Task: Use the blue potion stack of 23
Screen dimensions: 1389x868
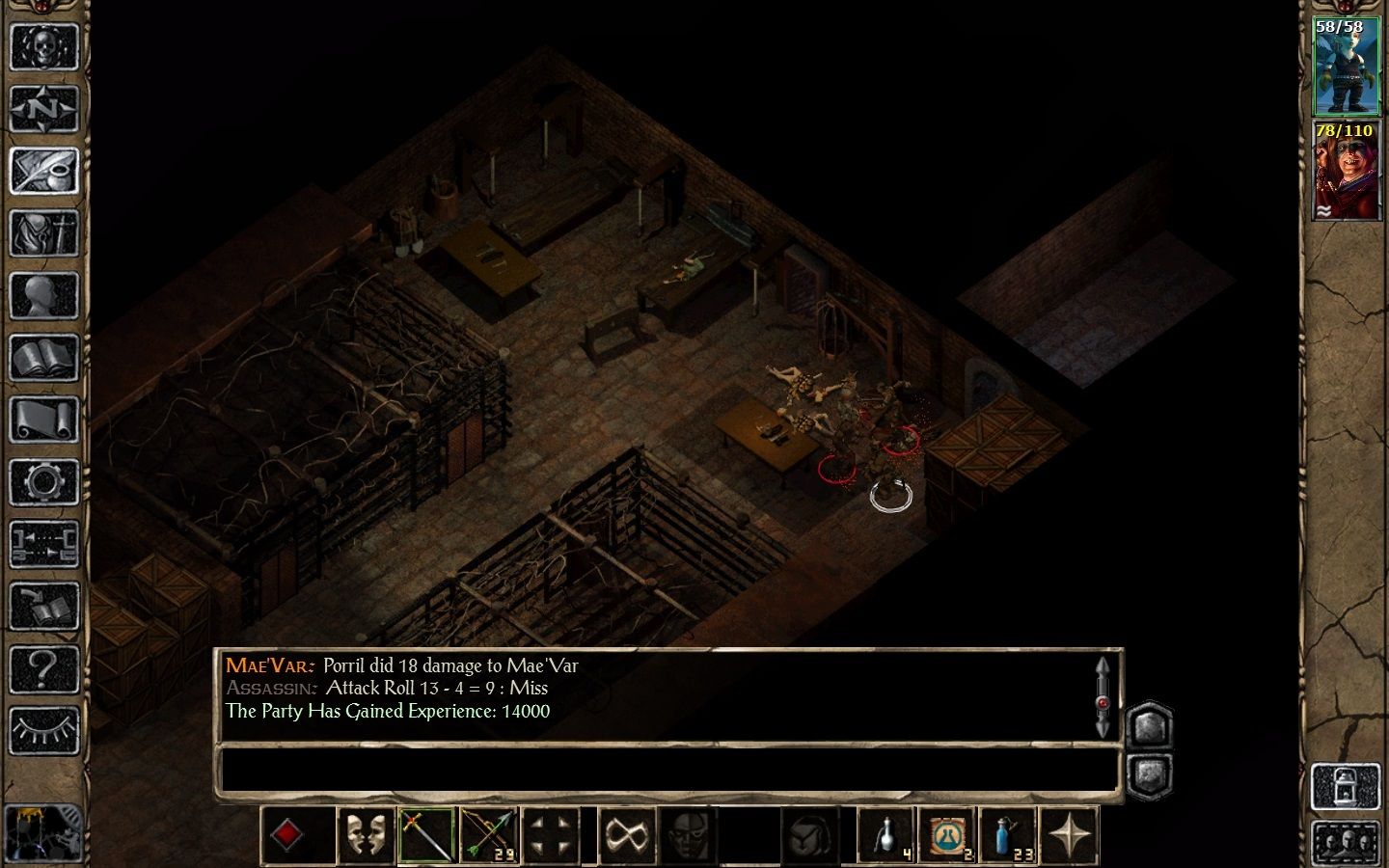Action: (1008, 834)
